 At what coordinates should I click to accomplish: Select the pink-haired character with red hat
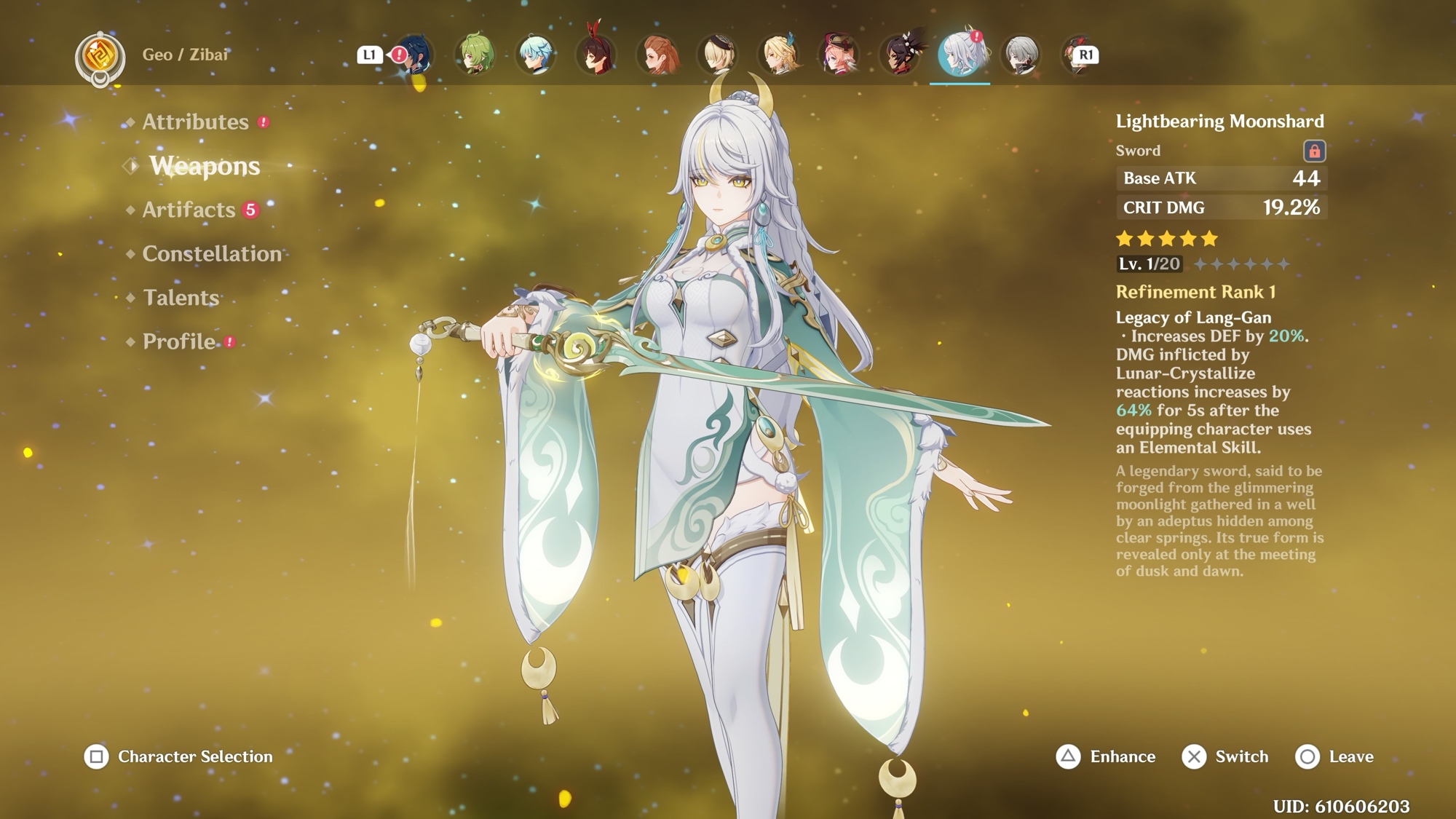pyautogui.click(x=839, y=55)
